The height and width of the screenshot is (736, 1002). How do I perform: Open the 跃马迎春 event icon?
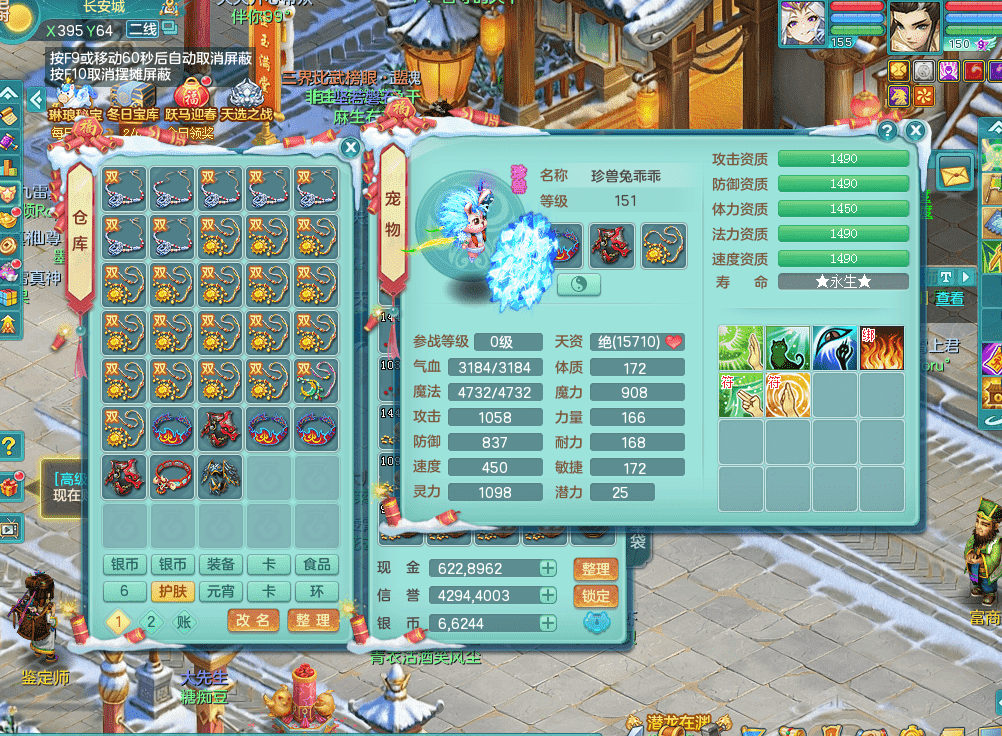190,100
